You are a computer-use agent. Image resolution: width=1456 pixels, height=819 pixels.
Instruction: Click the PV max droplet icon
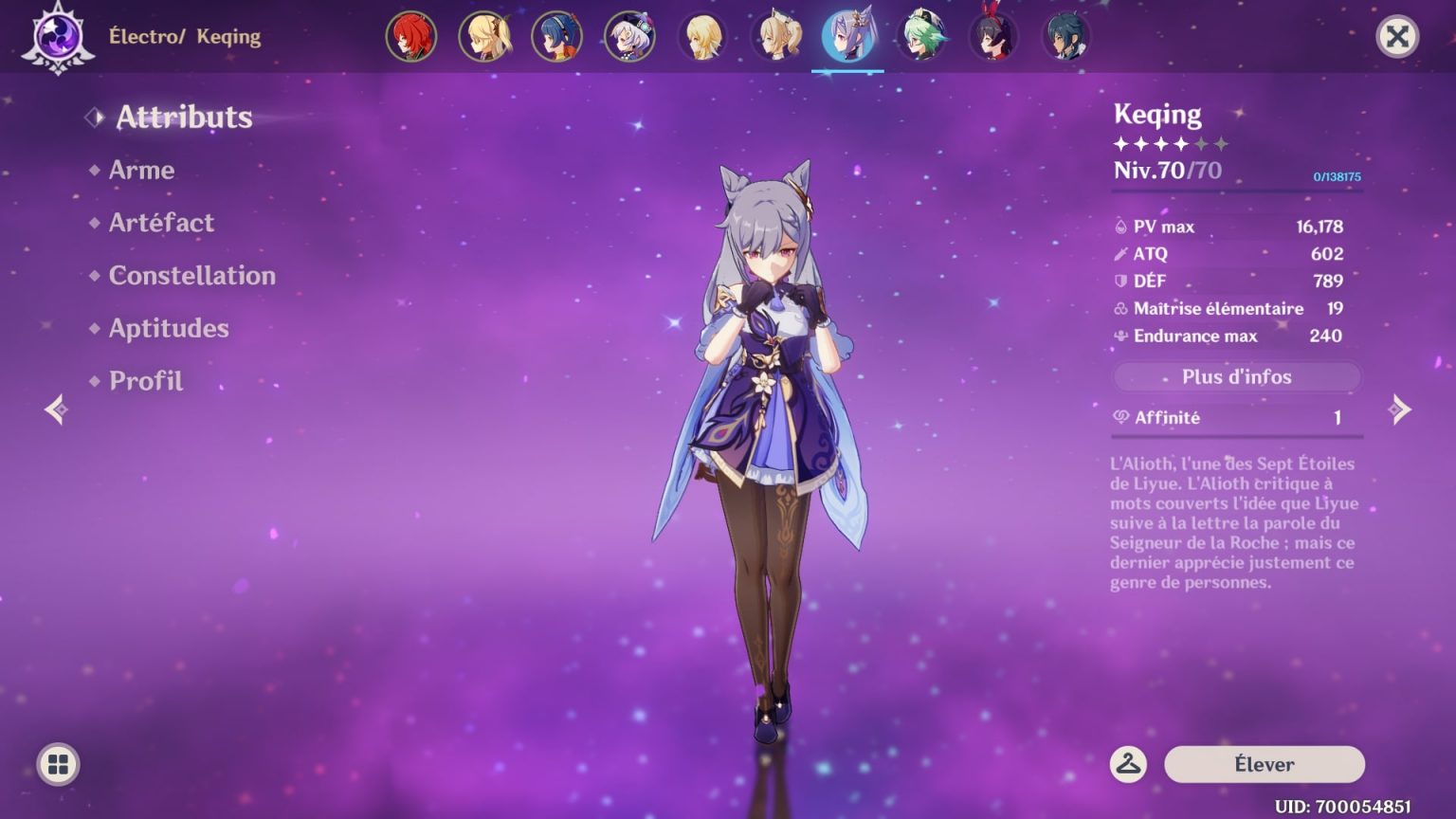[1119, 226]
